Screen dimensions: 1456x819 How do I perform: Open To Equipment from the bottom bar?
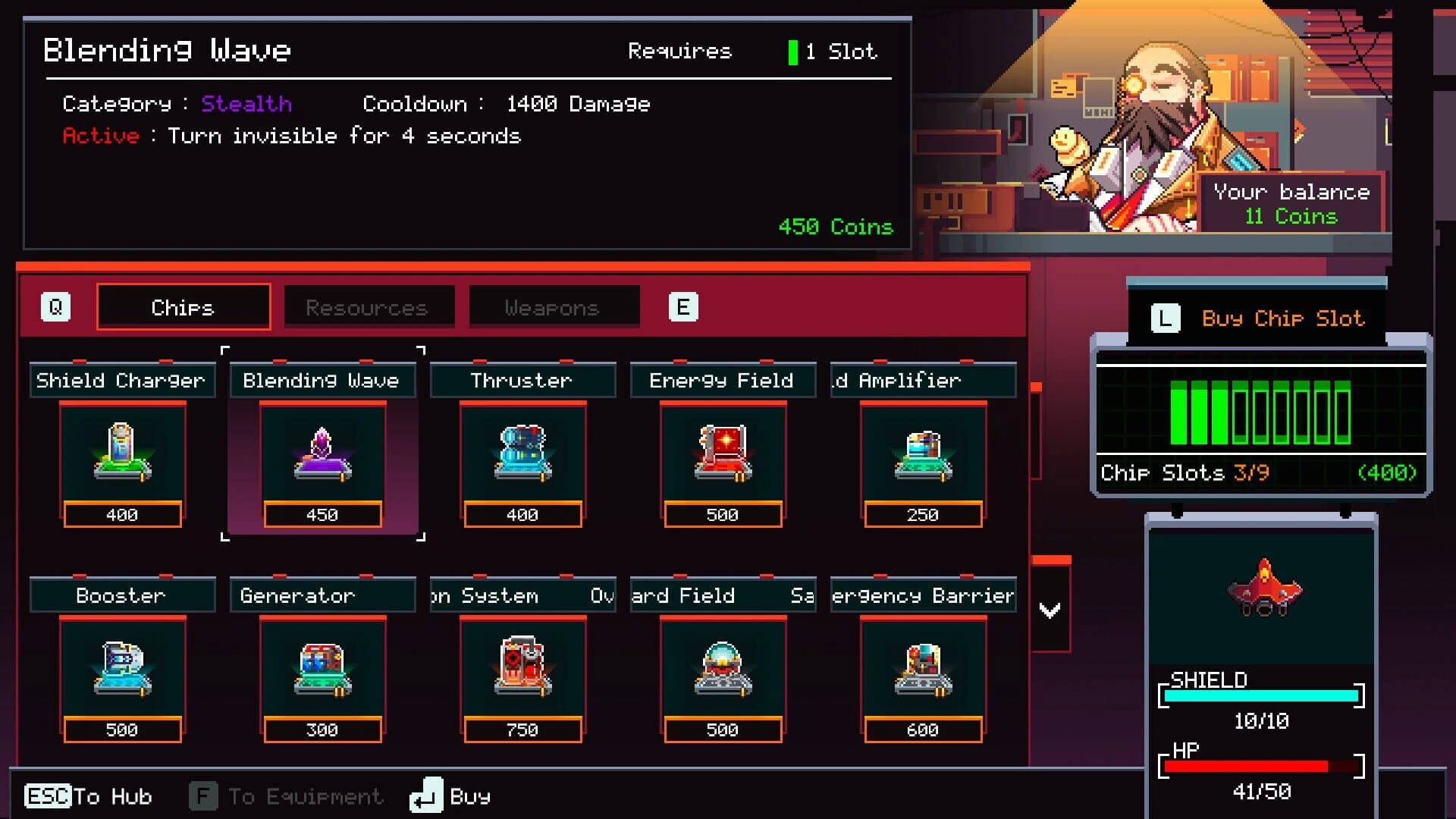tap(288, 796)
